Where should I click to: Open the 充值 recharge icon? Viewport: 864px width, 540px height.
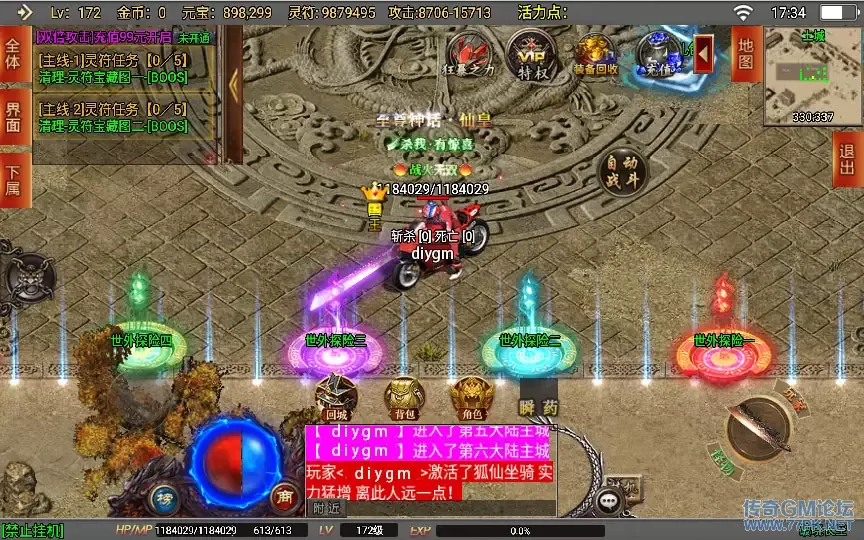660,53
